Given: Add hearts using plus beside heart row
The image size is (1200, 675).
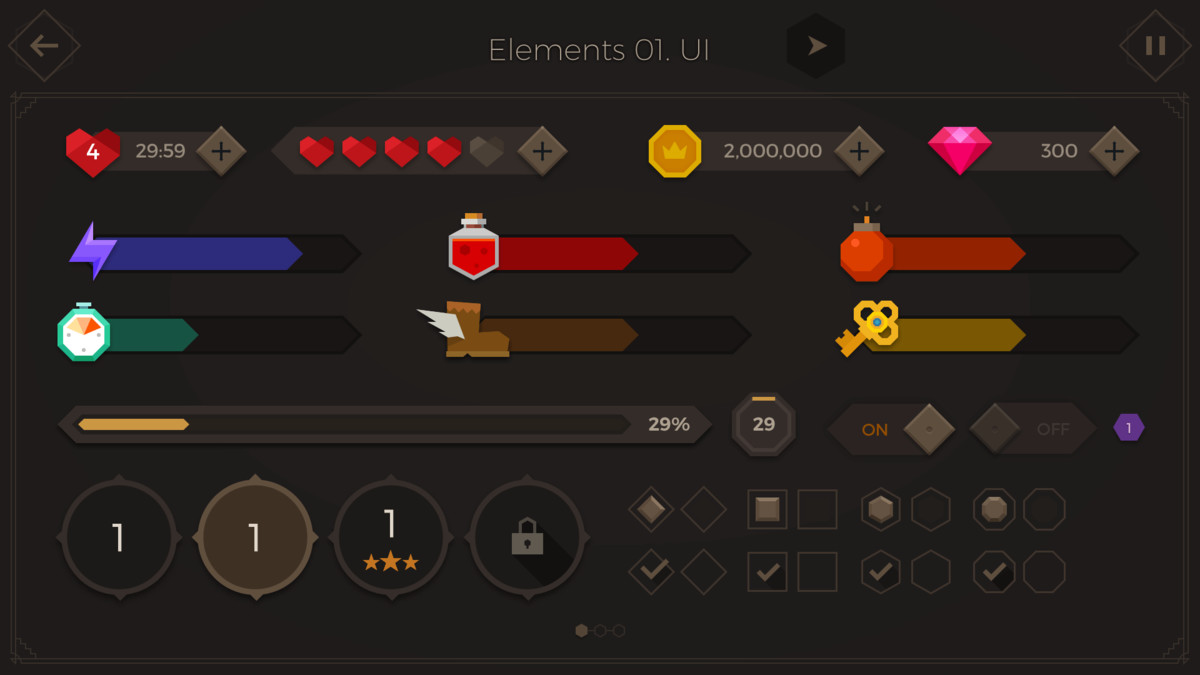Looking at the screenshot, I should point(542,152).
